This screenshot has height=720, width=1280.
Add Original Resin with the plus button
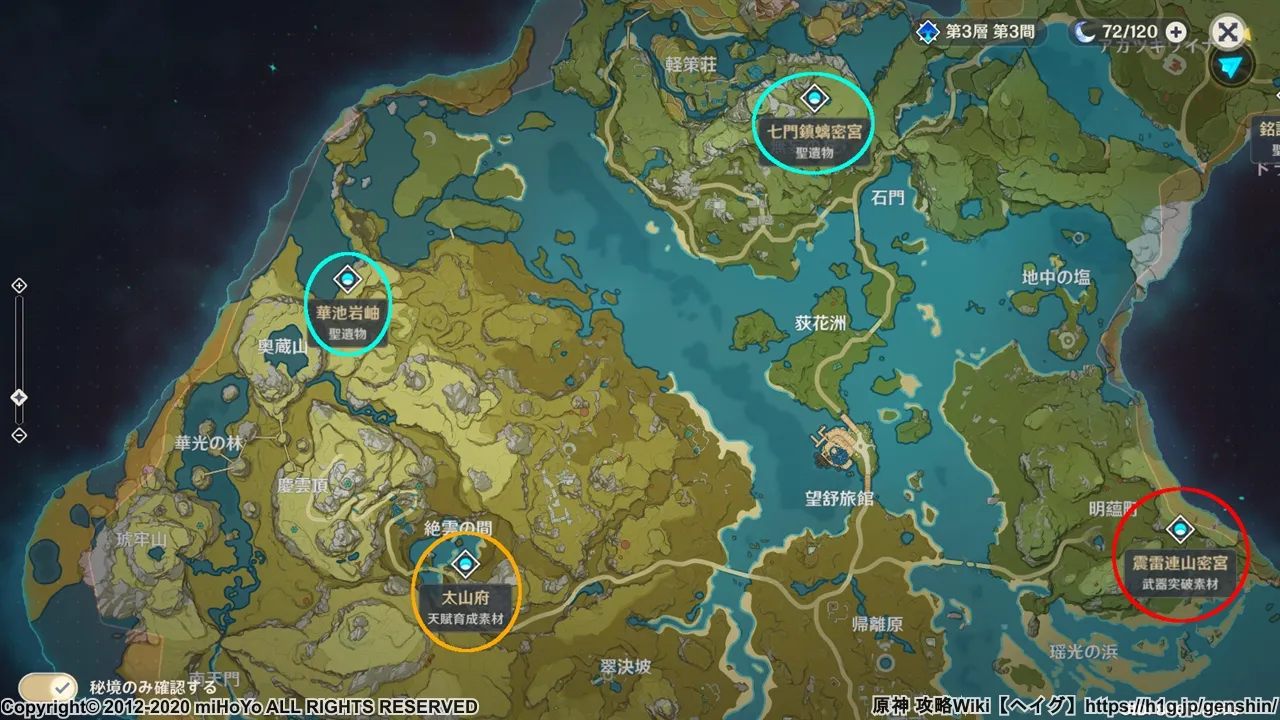[x=1177, y=32]
